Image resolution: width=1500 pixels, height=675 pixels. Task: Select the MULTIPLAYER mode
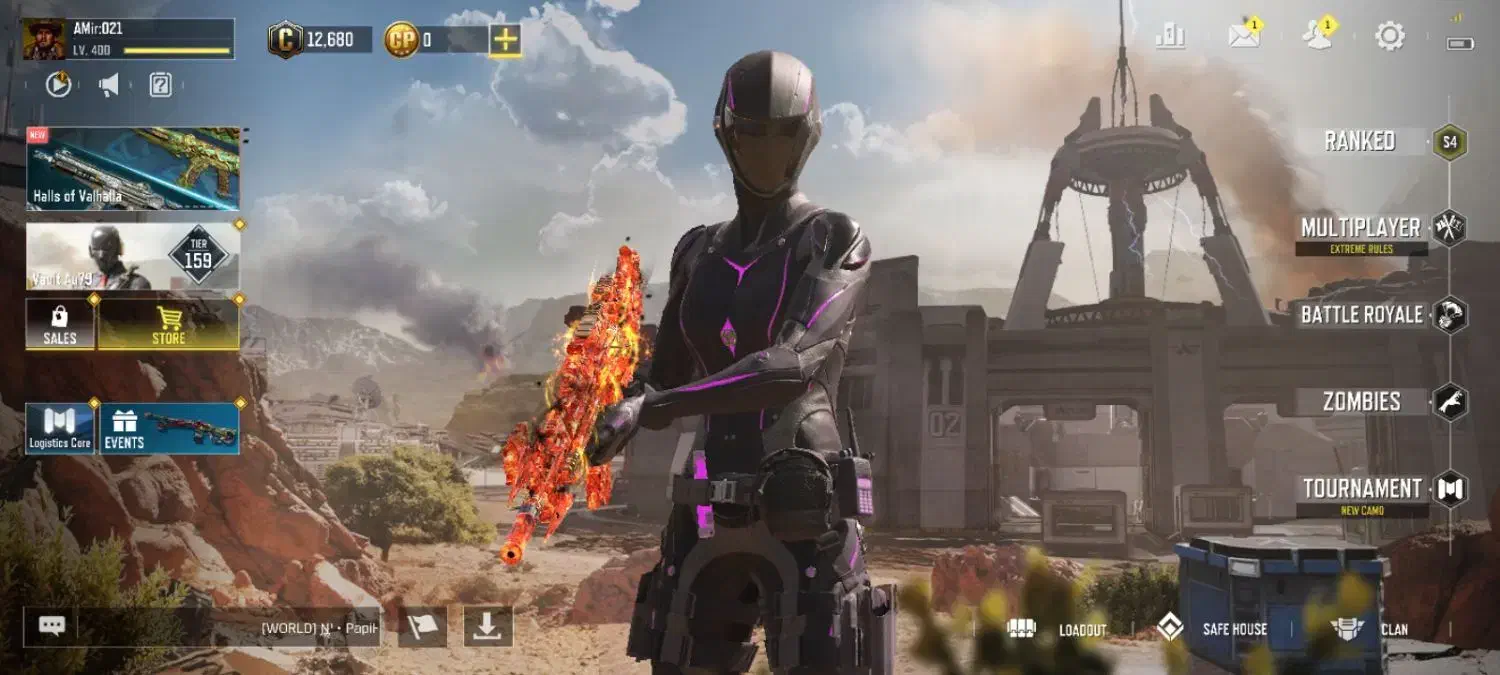point(1360,228)
